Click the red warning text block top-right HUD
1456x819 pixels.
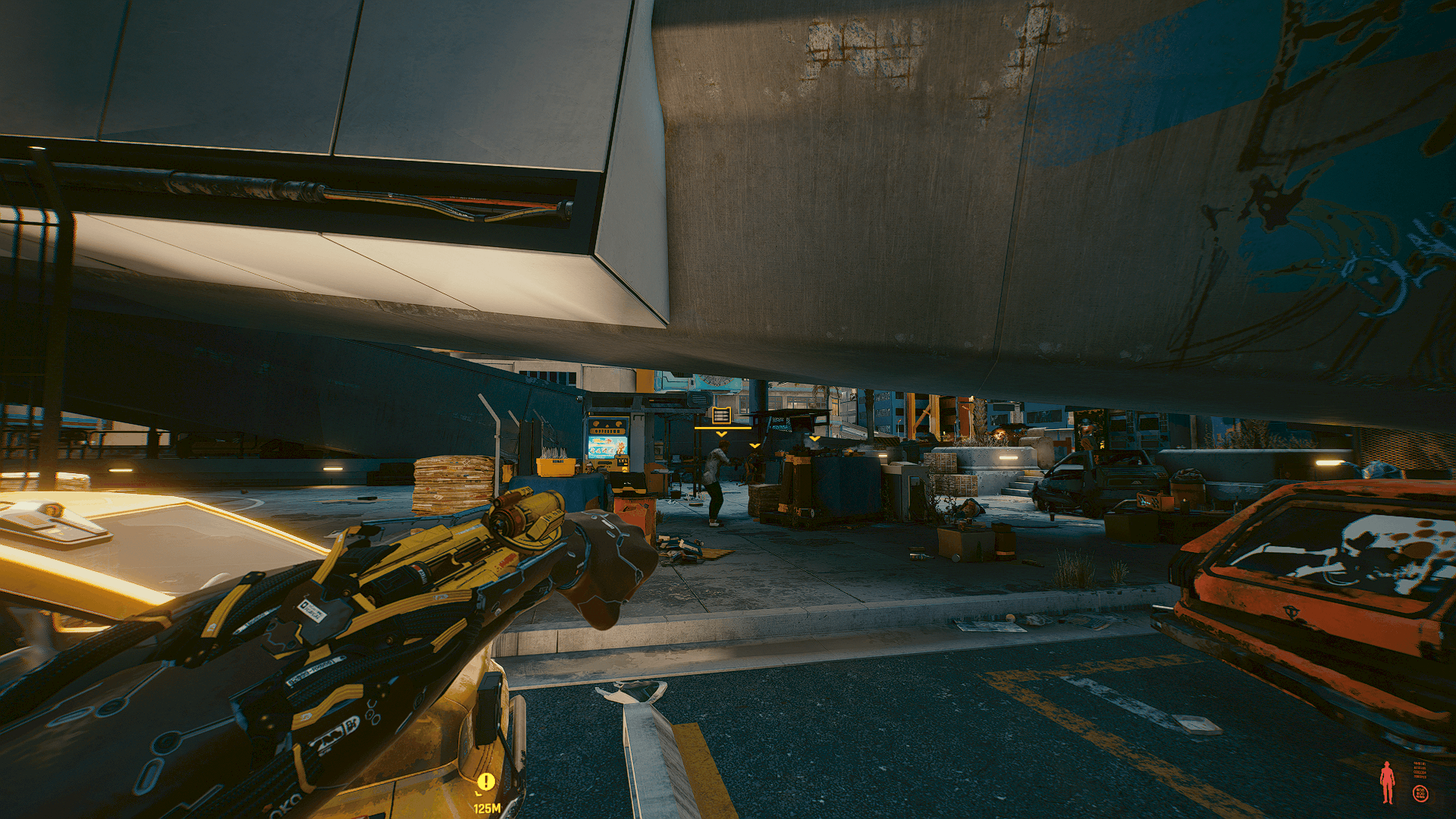pos(1420,770)
